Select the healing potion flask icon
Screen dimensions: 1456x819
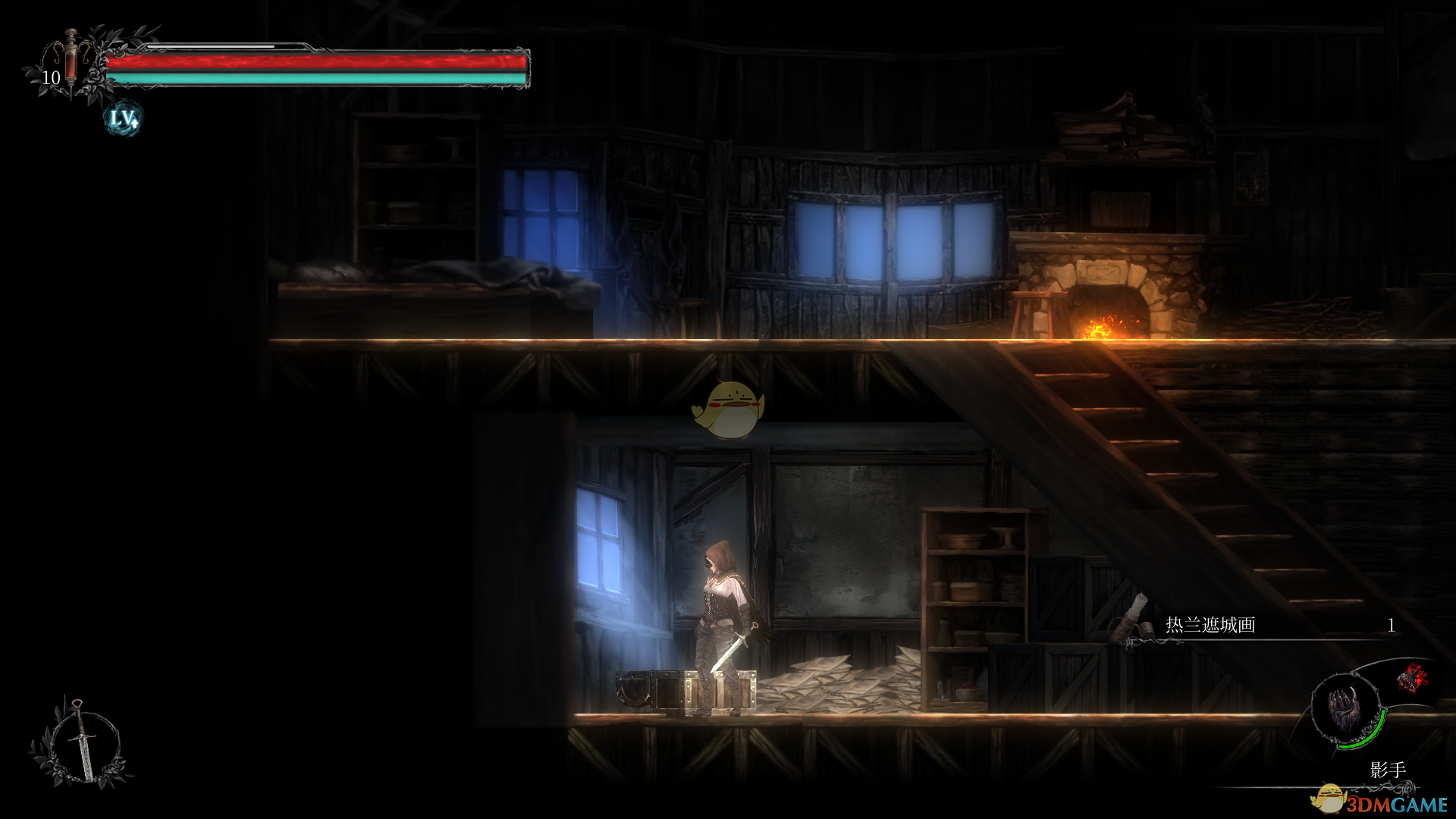point(71,61)
